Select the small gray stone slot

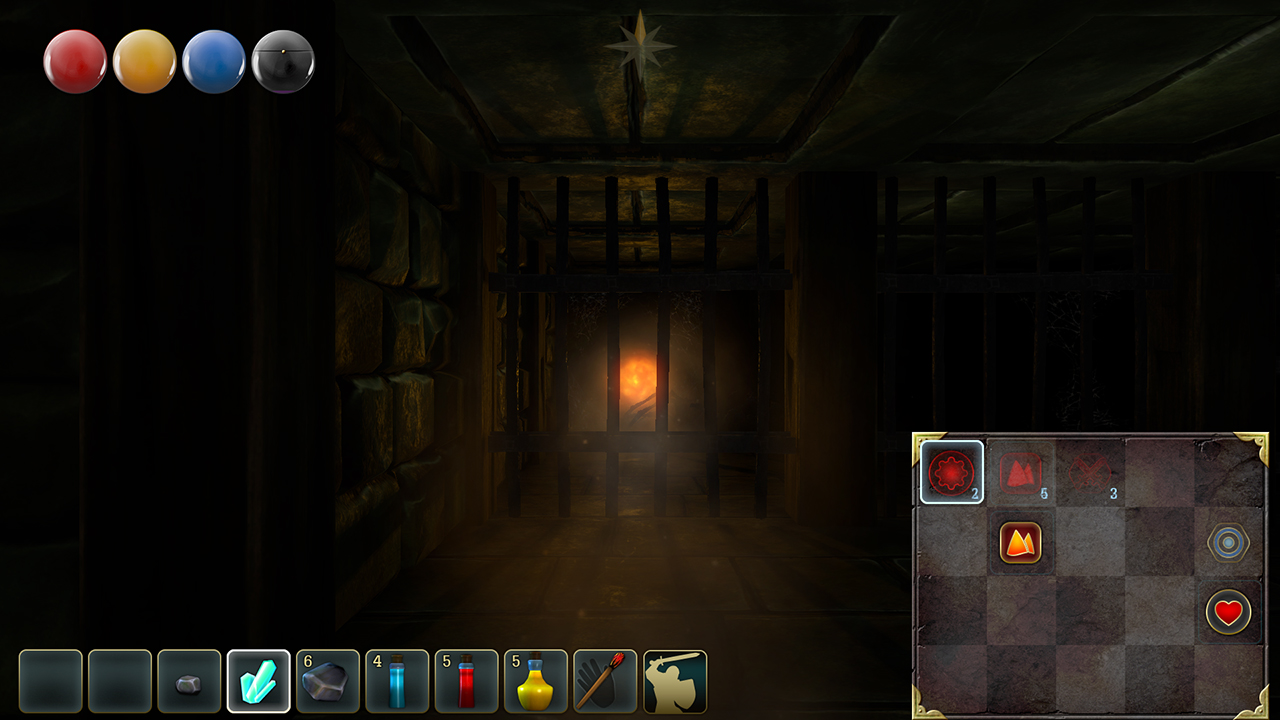[x=189, y=682]
